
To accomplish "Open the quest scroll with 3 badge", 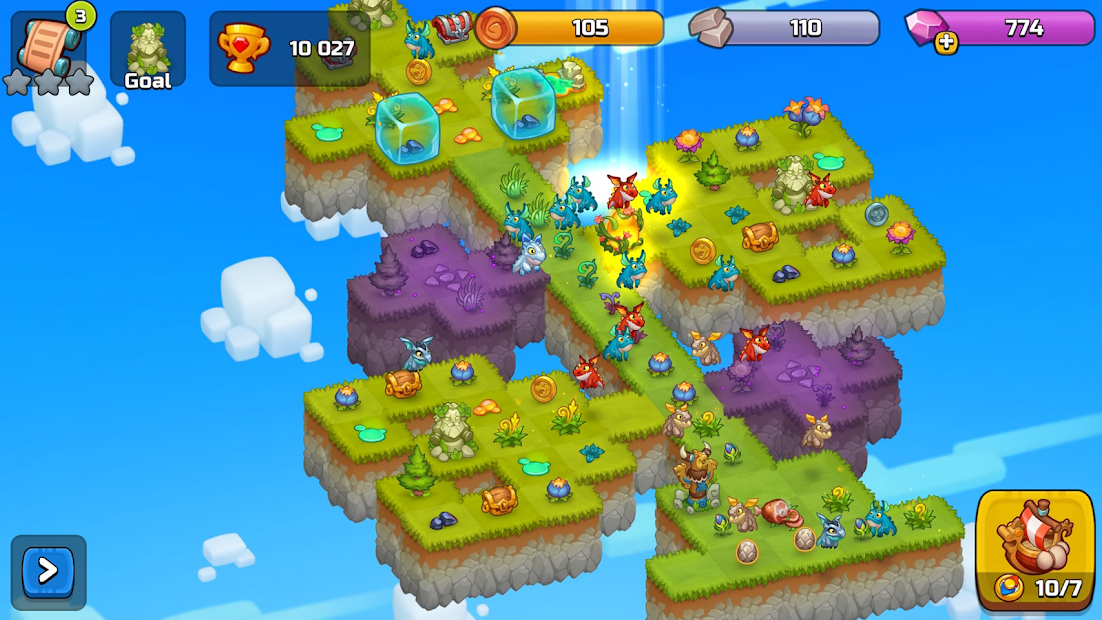I will [x=47, y=44].
